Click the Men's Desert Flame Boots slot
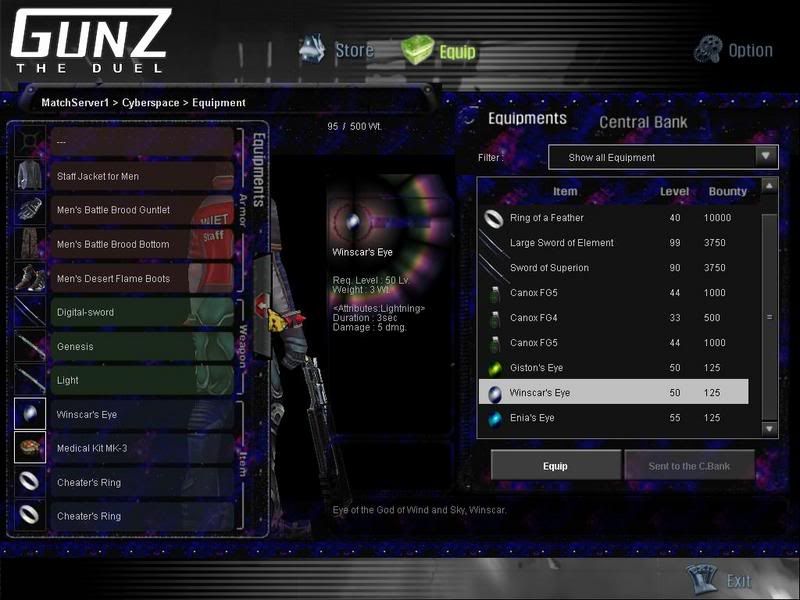 tap(139, 278)
